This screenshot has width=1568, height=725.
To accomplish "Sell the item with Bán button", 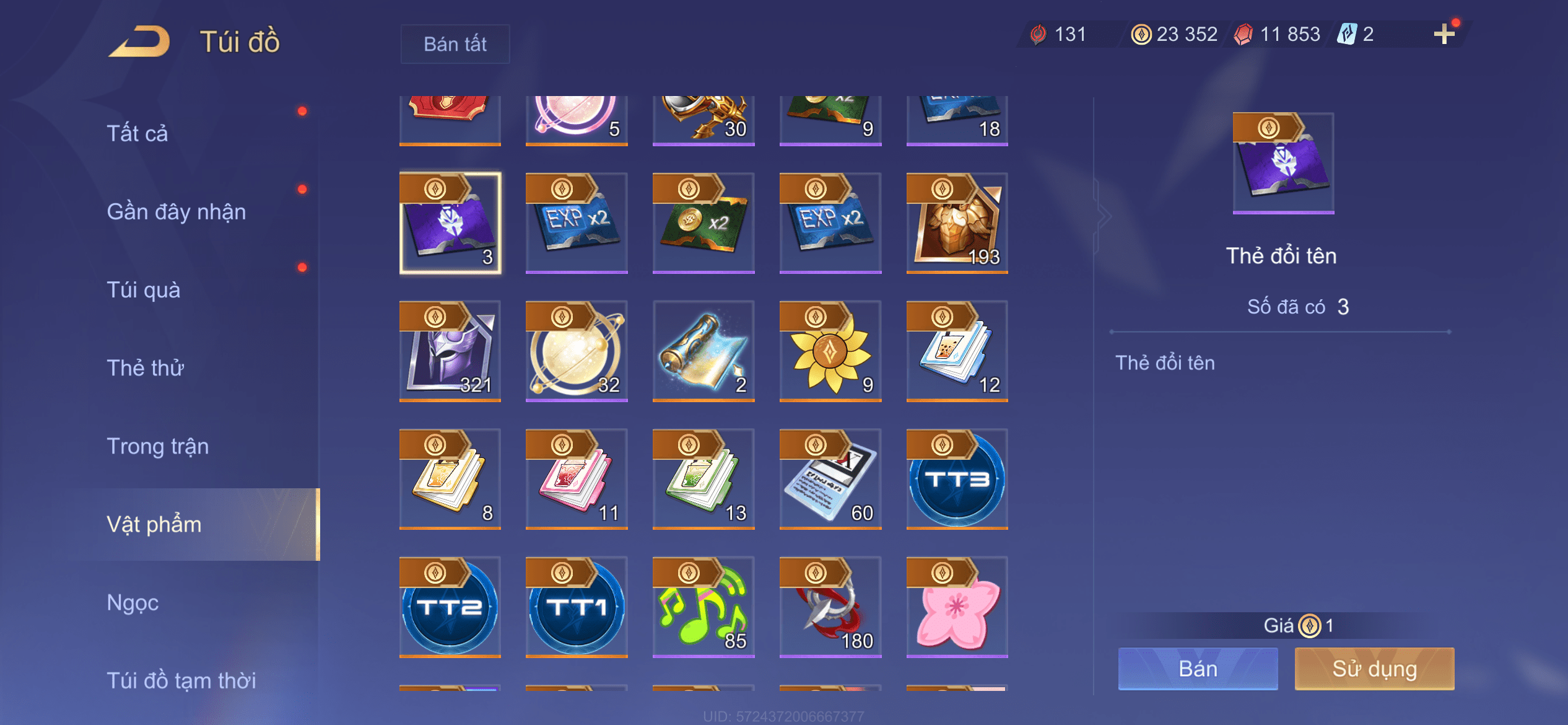I will [1198, 669].
